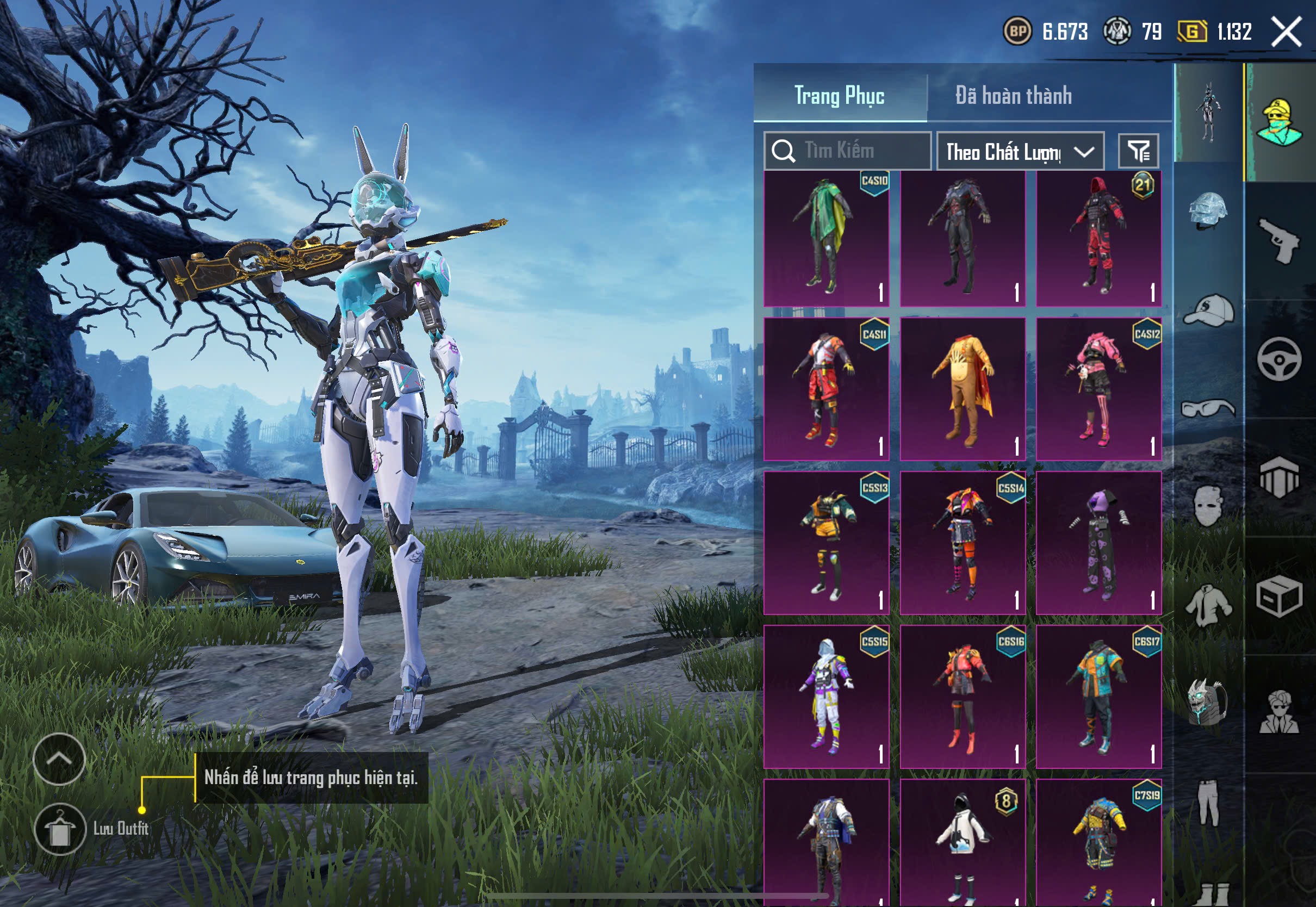Open the Đã hoàn thành tab
1316x907 pixels.
[1014, 96]
